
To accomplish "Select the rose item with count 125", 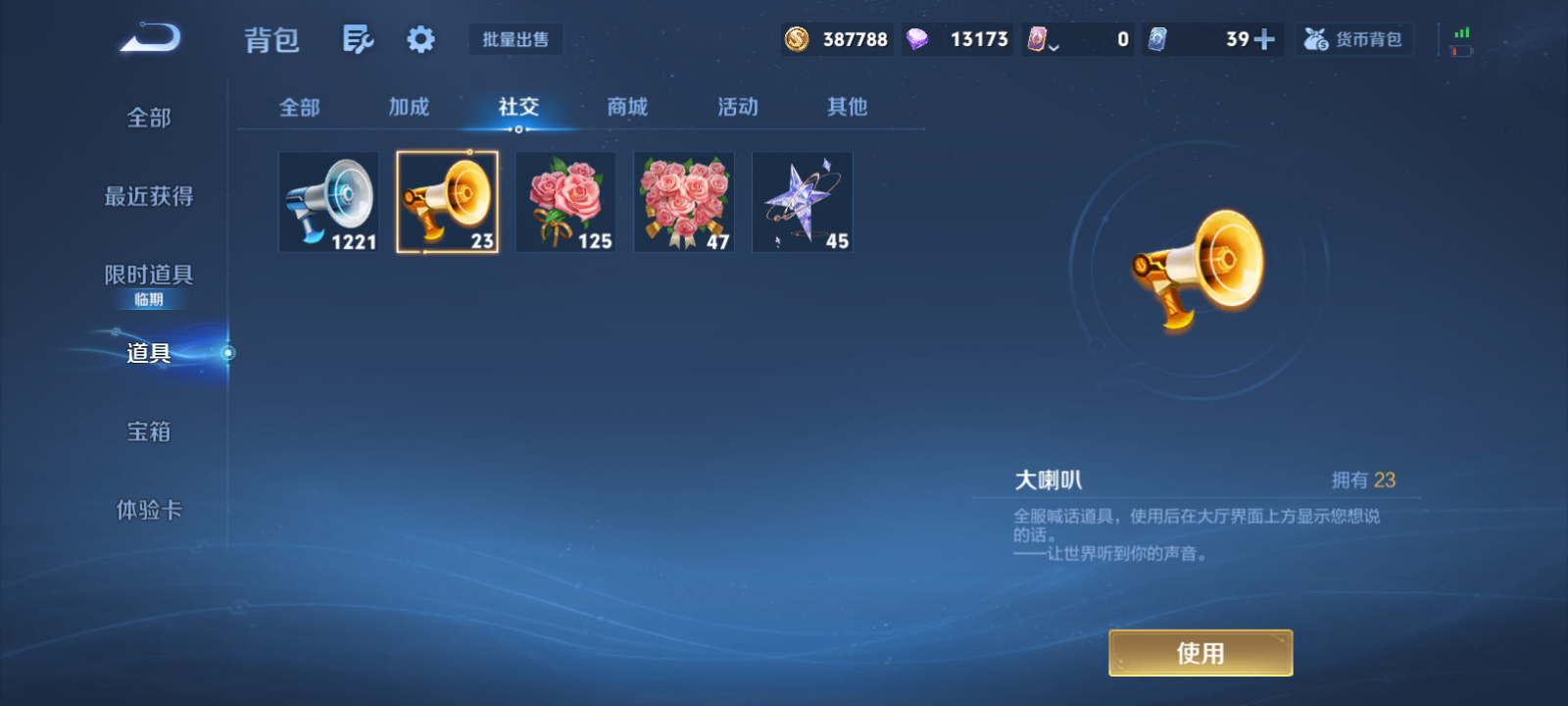I will tap(564, 201).
